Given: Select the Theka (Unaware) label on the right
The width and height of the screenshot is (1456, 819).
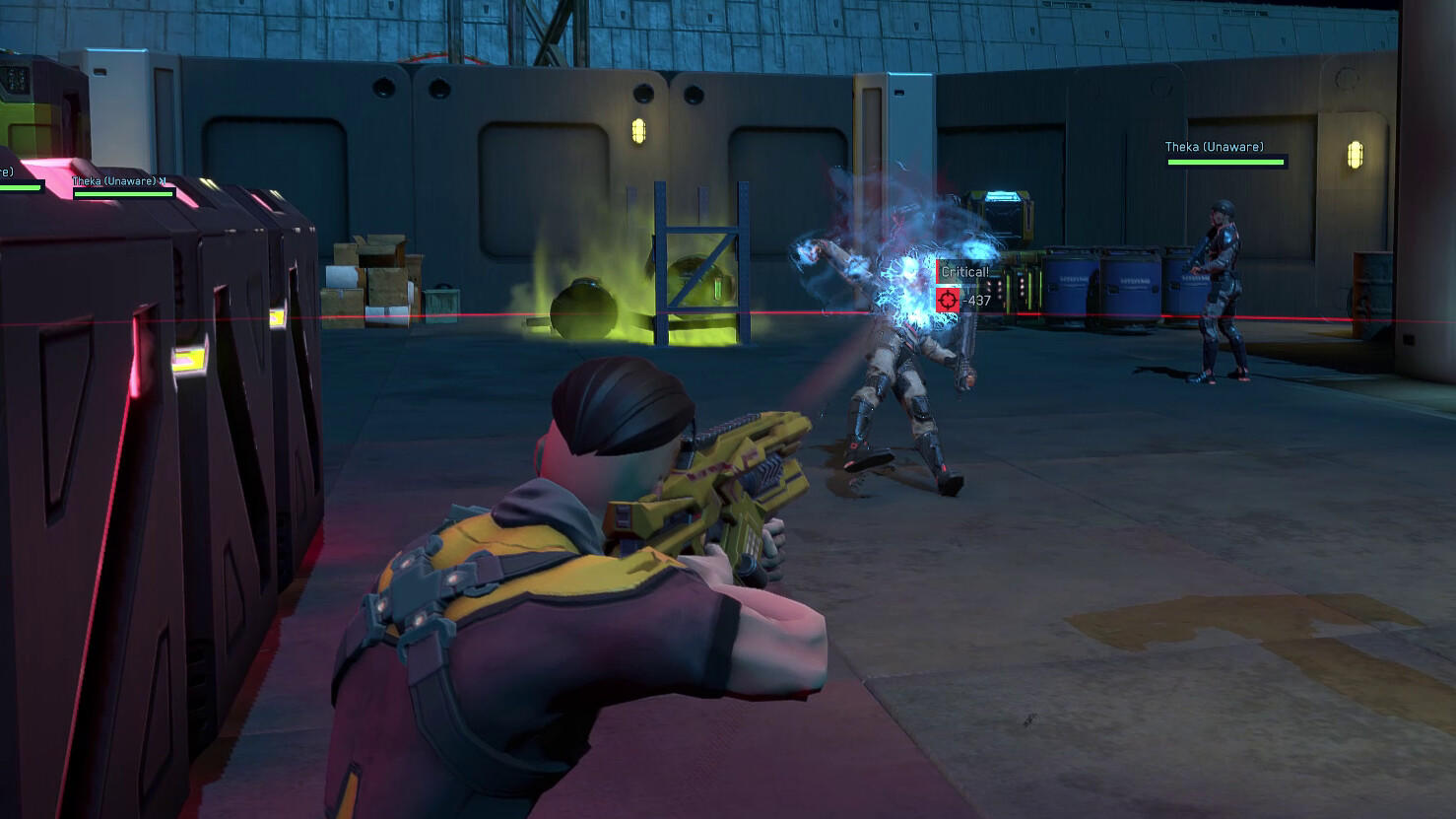Looking at the screenshot, I should point(1214,146).
